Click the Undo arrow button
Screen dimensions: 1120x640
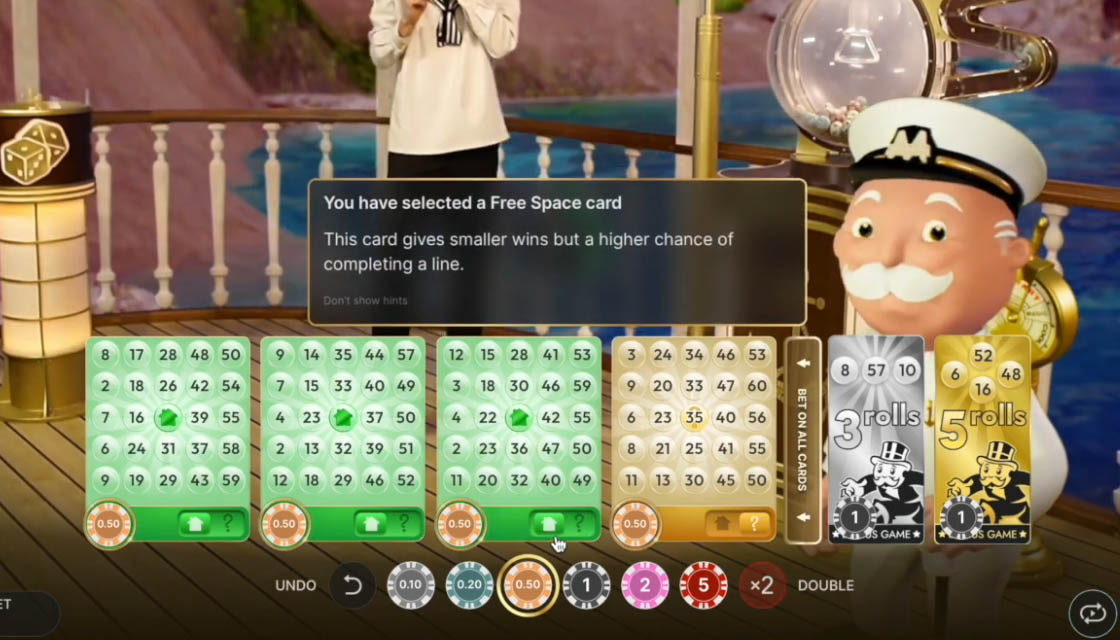tap(352, 586)
